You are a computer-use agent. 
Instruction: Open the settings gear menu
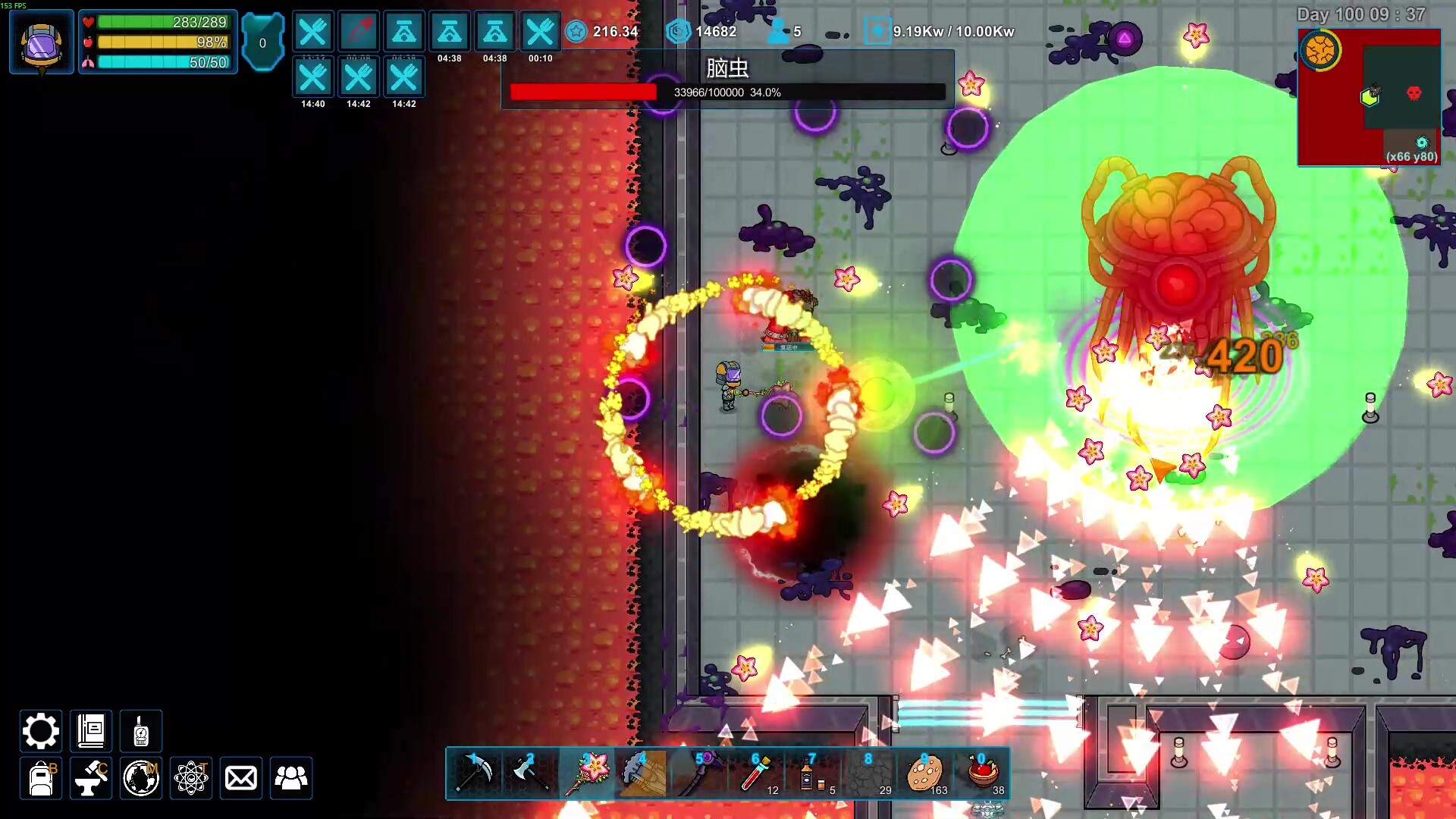(x=40, y=731)
